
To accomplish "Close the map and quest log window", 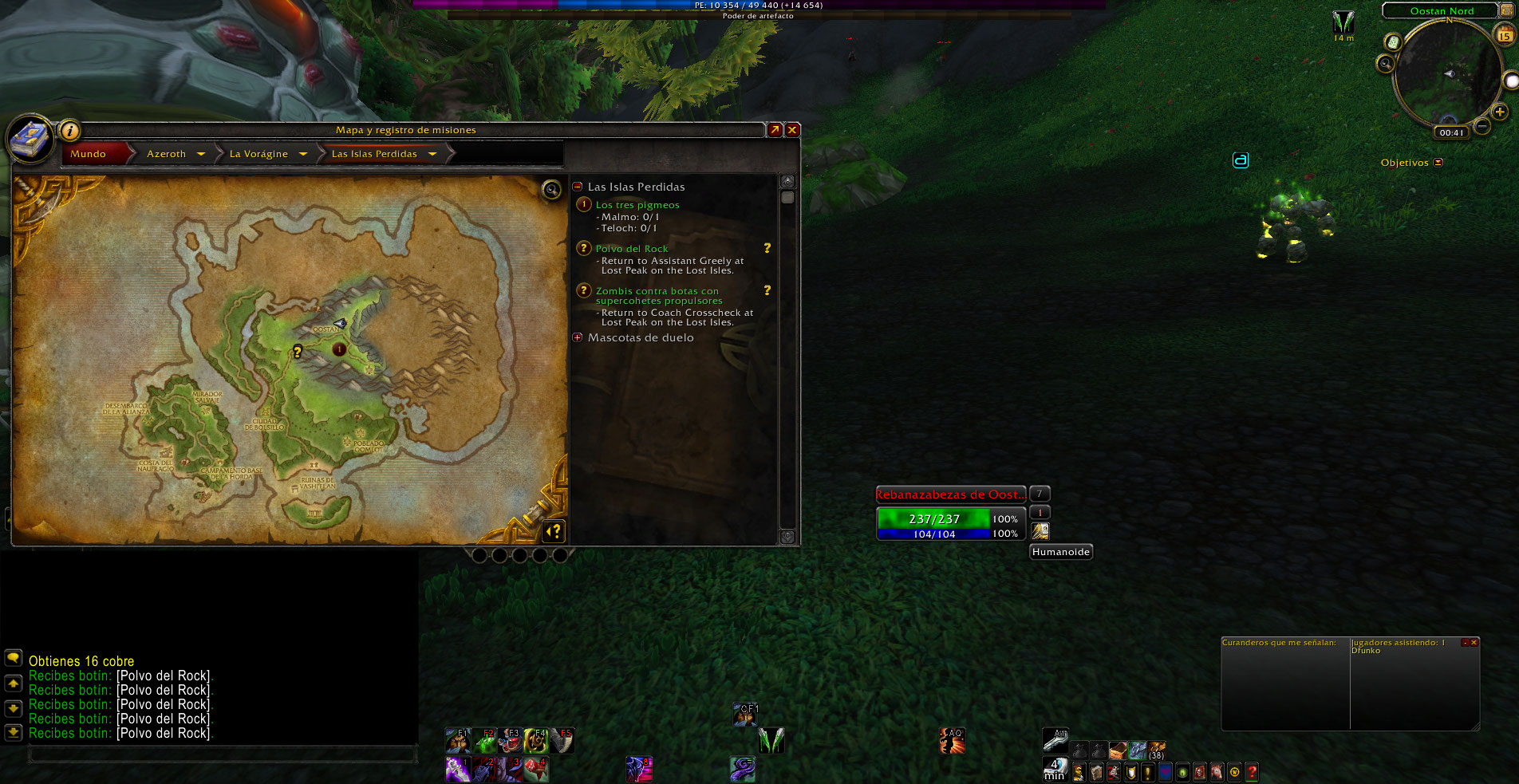I will [x=792, y=130].
